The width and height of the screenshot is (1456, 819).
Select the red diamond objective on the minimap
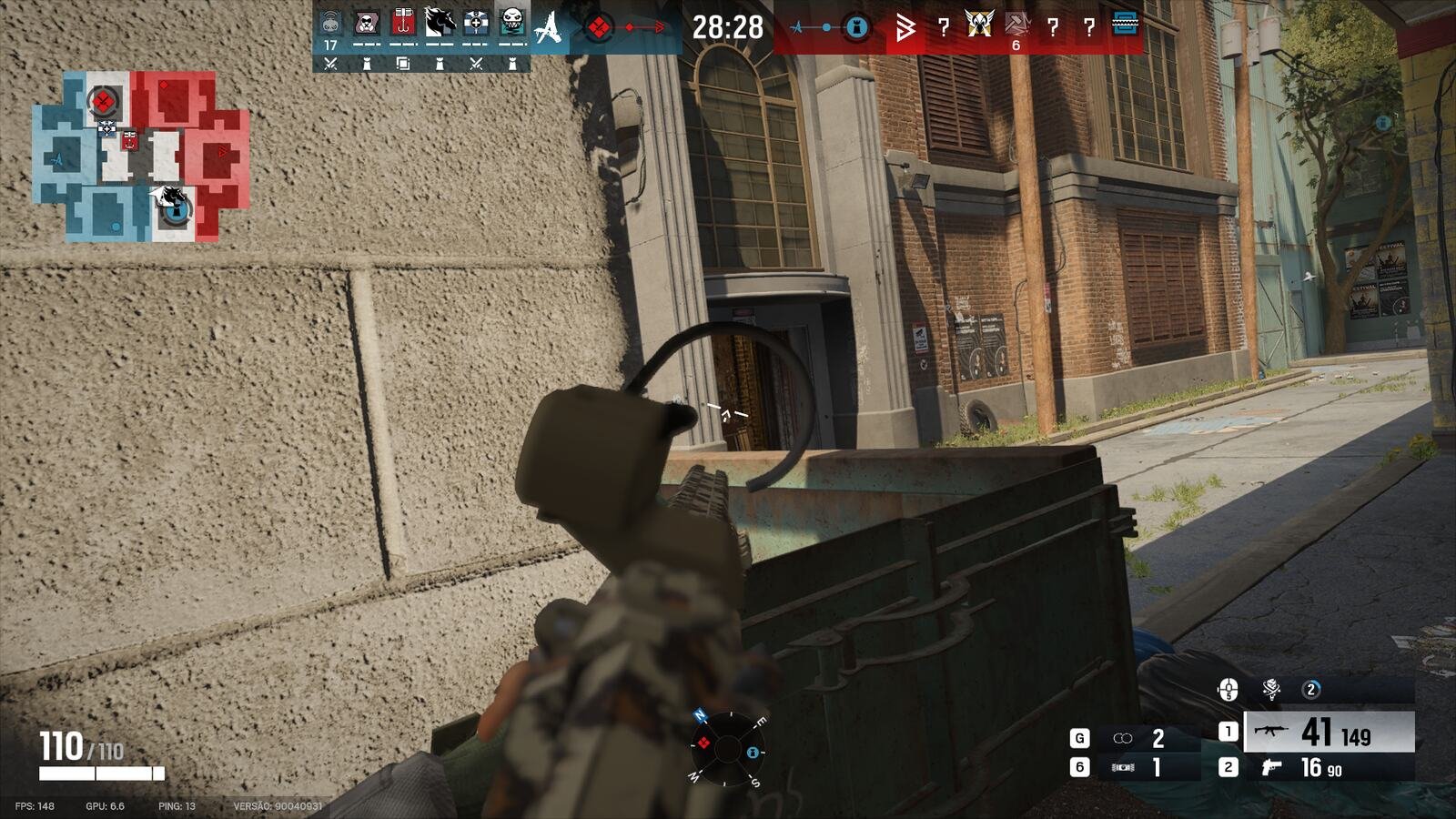click(104, 101)
